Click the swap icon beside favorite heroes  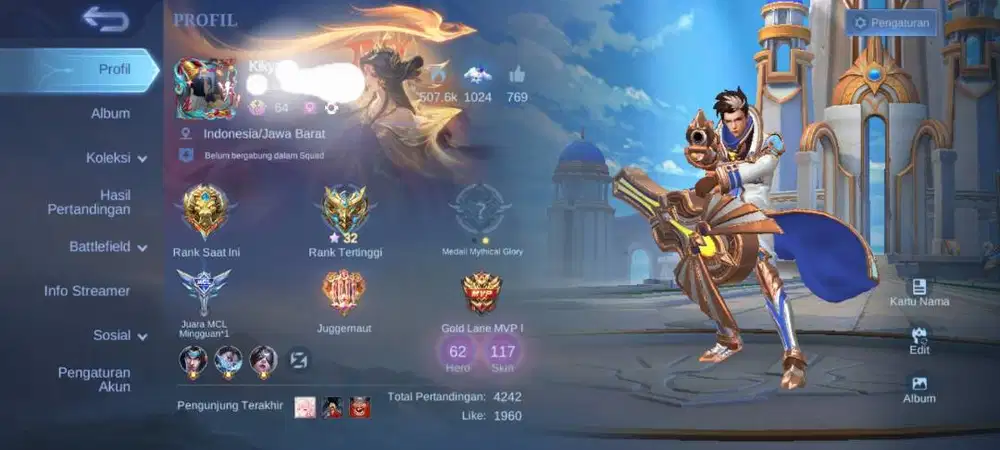(x=299, y=360)
